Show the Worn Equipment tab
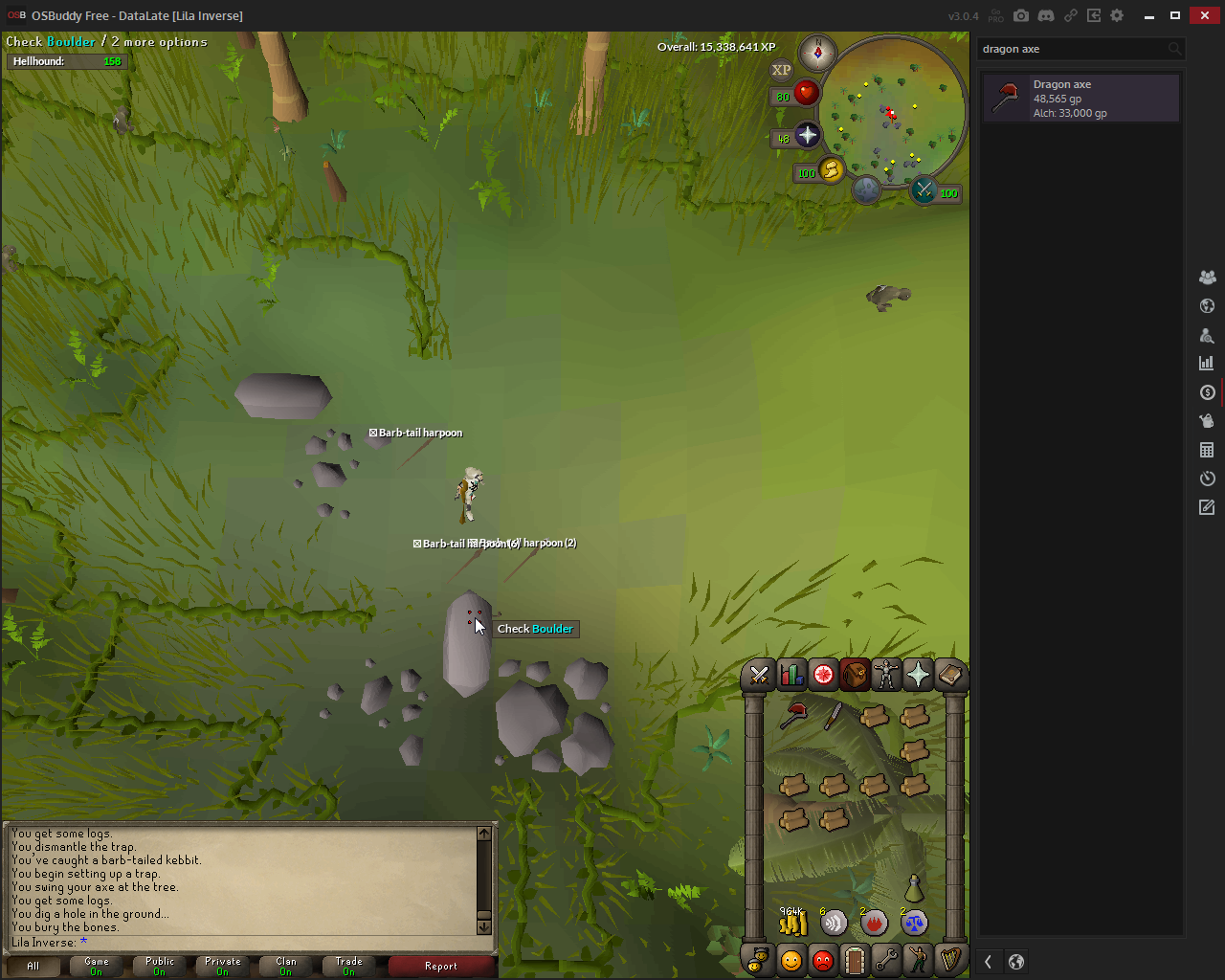The image size is (1225, 980). tap(886, 676)
